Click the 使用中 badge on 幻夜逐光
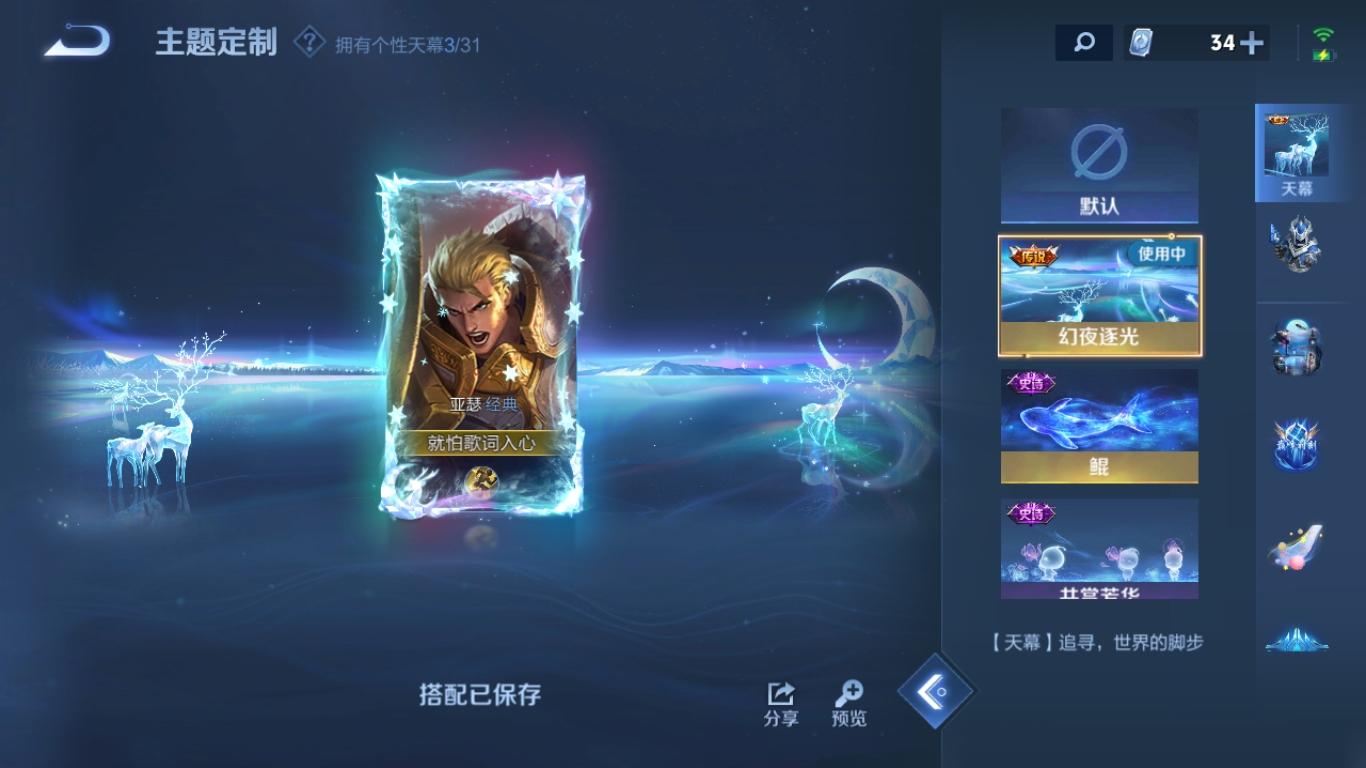1366x768 pixels. pyautogui.click(x=1162, y=256)
